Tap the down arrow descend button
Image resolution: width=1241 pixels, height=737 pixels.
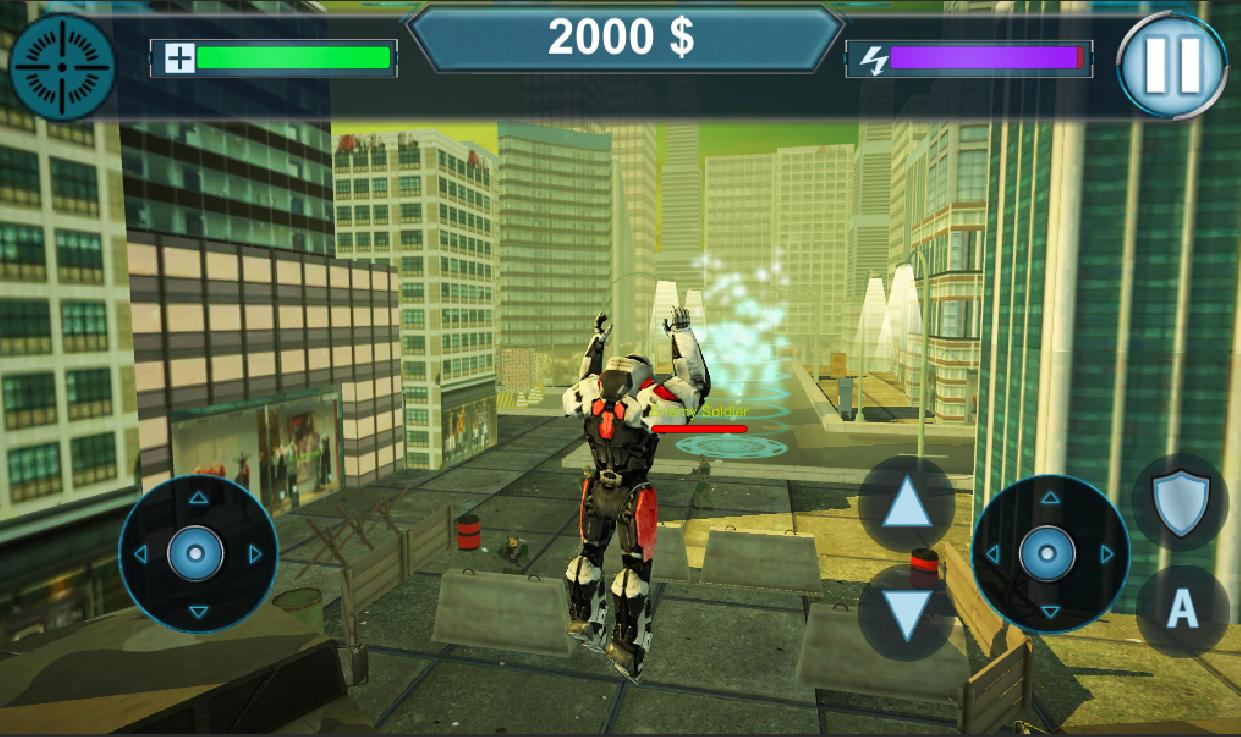click(907, 613)
